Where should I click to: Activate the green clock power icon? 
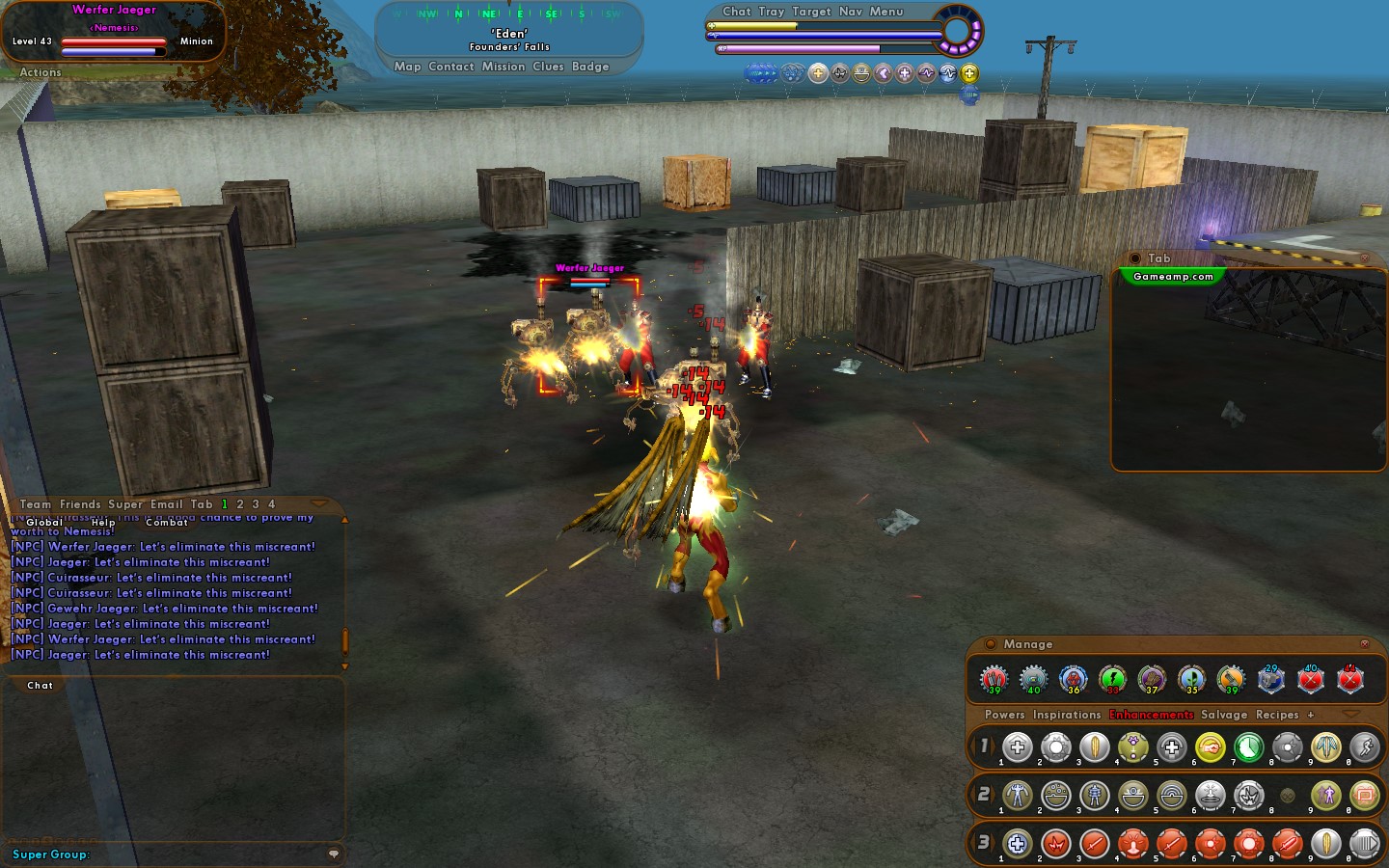coord(1248,746)
